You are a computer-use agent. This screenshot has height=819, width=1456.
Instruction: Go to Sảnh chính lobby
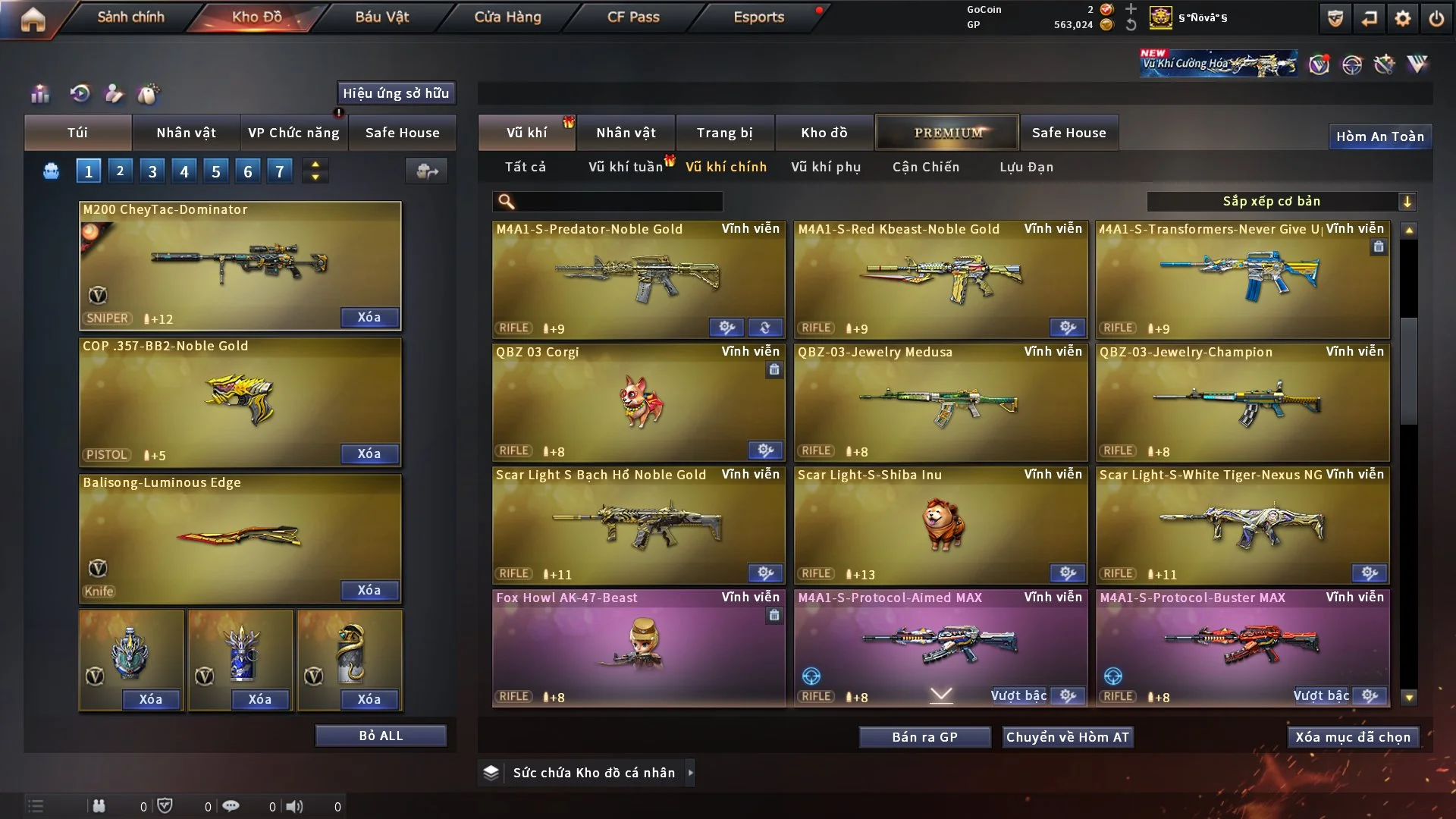tap(130, 17)
